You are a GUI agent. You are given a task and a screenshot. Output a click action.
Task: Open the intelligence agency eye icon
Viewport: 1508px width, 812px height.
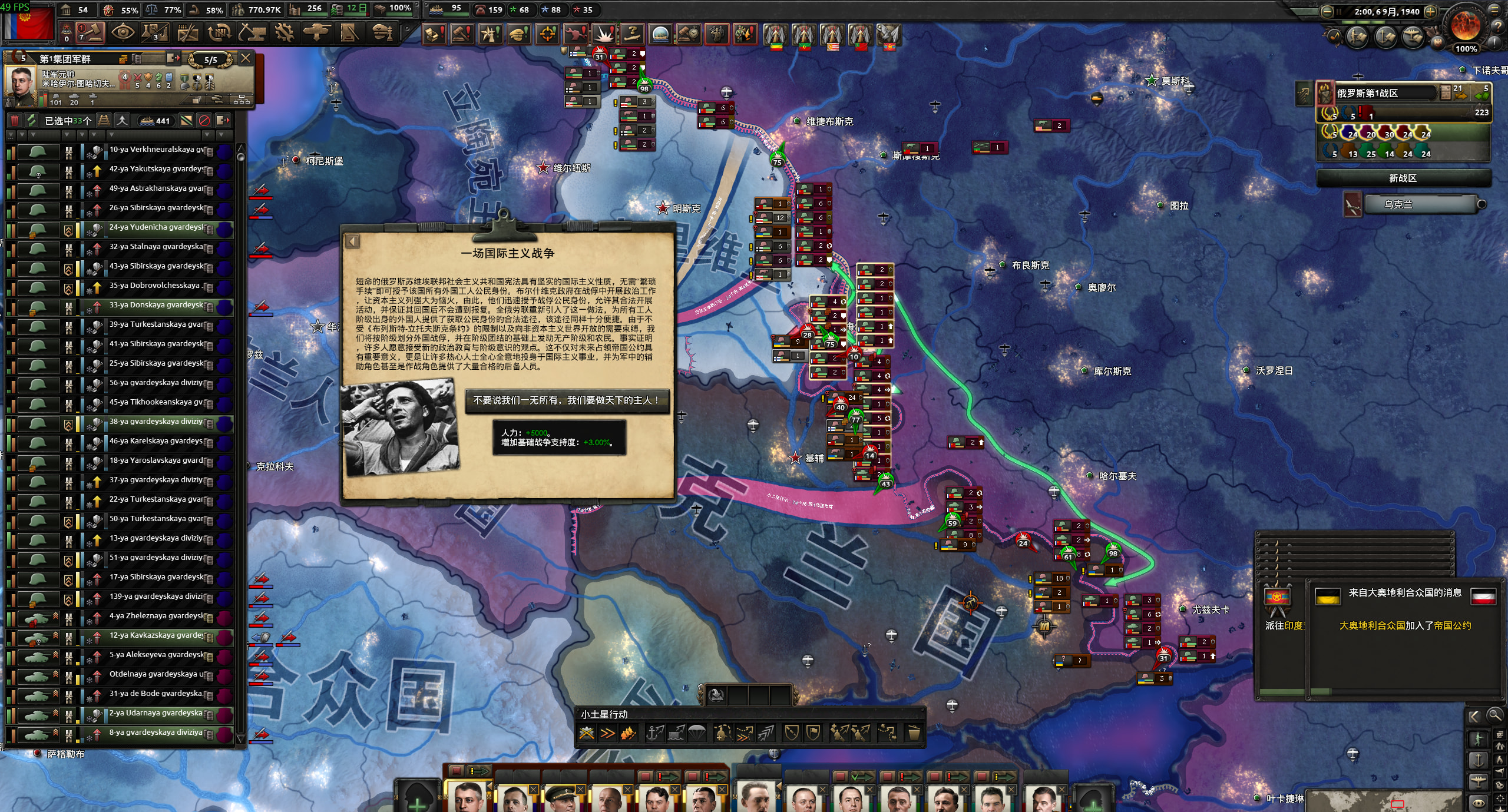[123, 32]
